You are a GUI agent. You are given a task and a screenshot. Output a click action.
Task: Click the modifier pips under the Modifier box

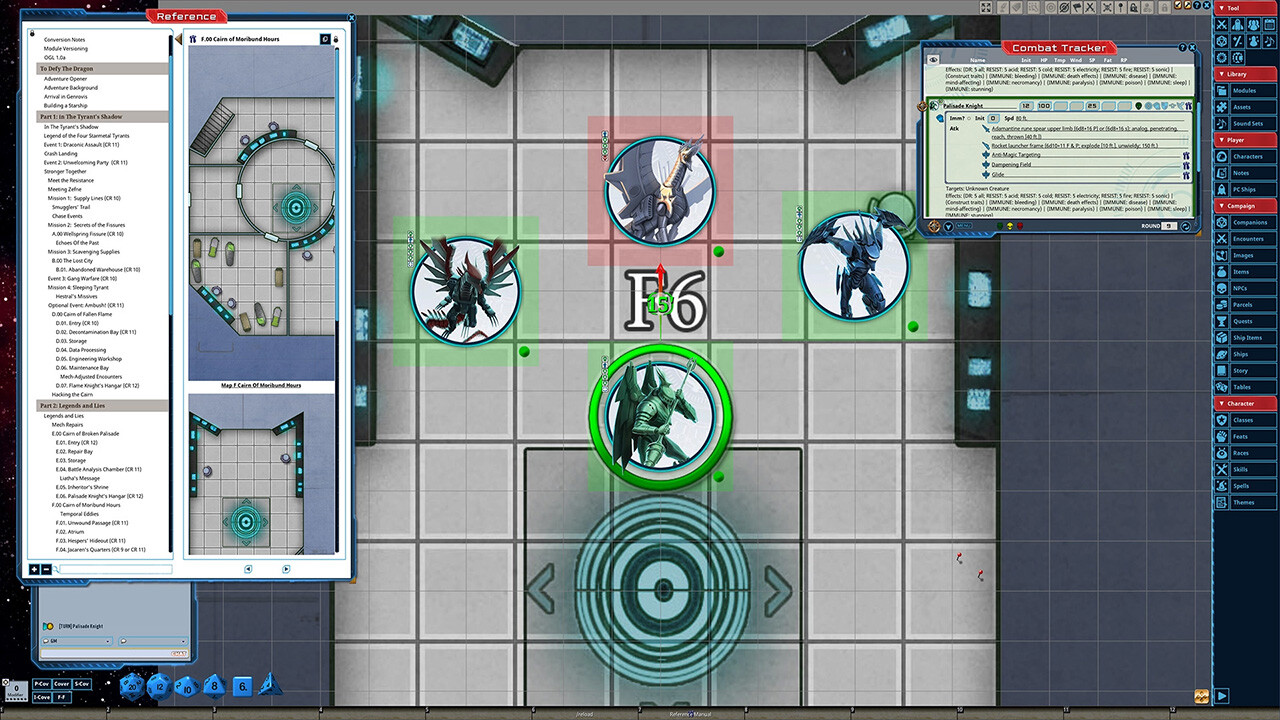tap(17, 700)
